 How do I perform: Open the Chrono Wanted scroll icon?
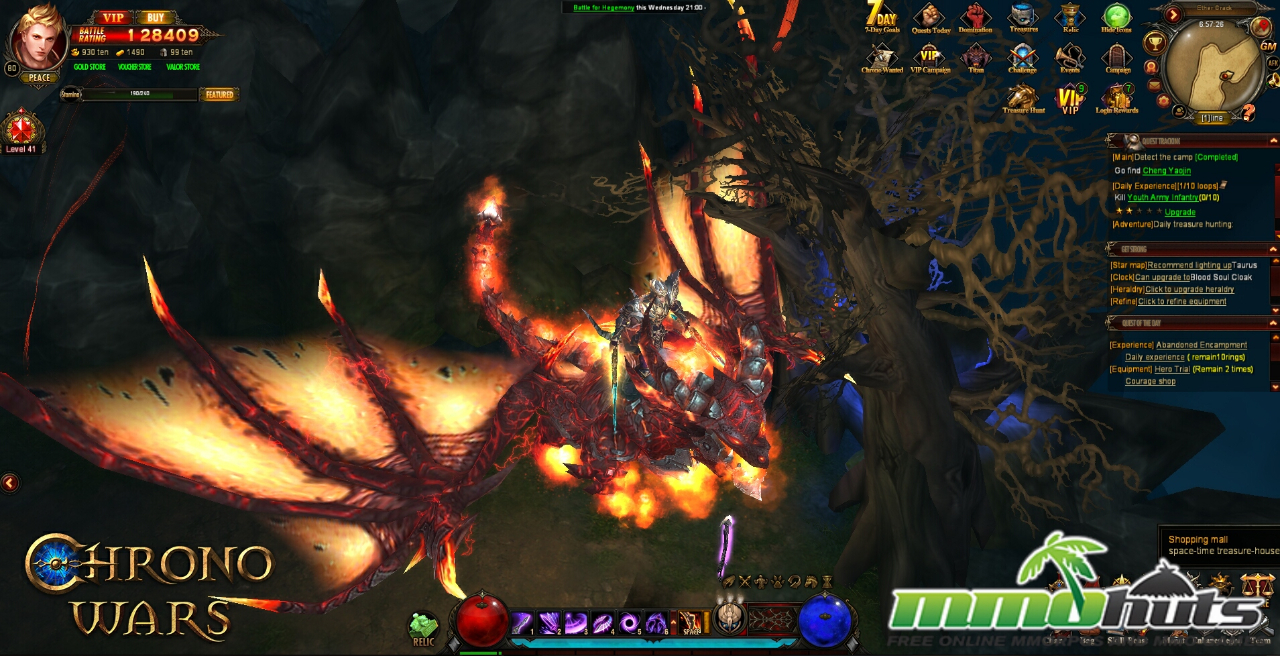point(881,56)
